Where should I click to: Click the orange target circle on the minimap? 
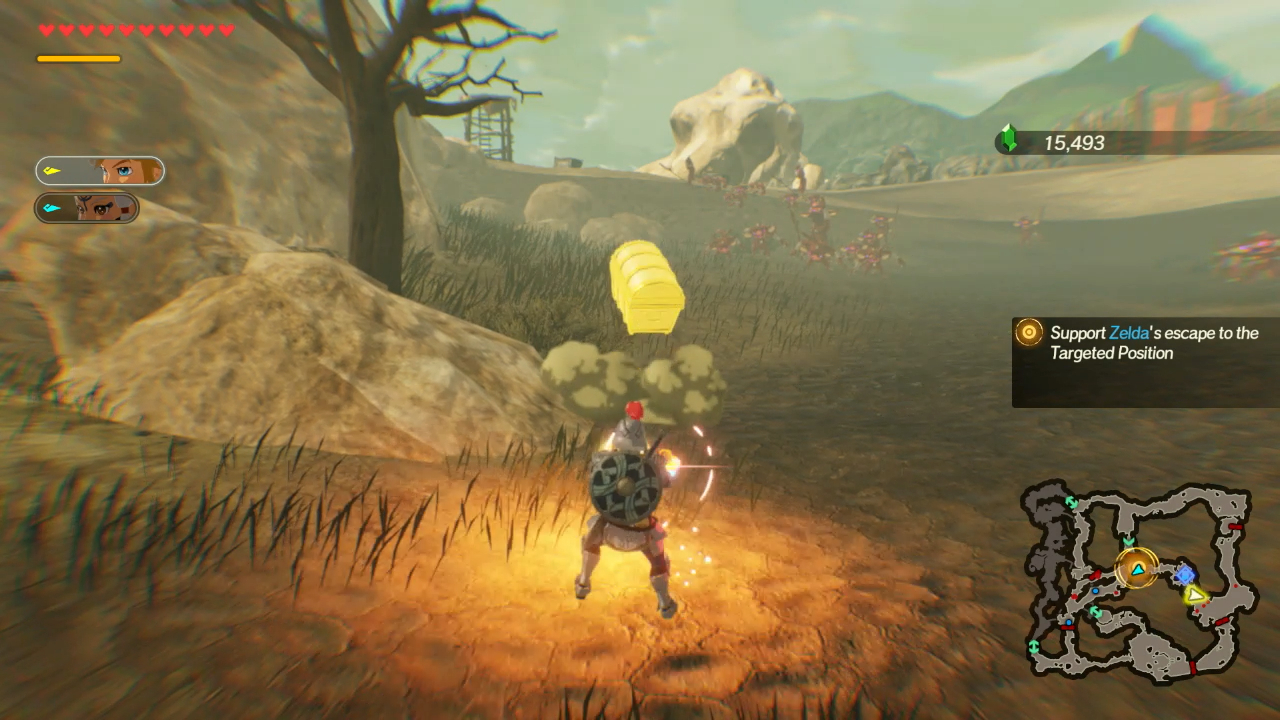pos(1136,568)
